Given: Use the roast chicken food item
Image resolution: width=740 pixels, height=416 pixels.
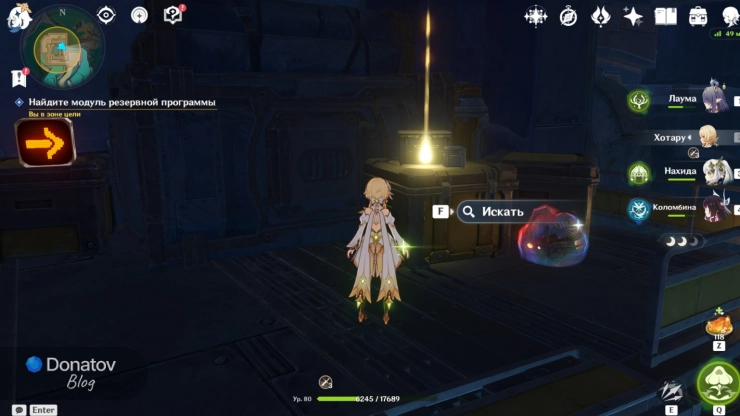Looking at the screenshot, I should tap(718, 325).
